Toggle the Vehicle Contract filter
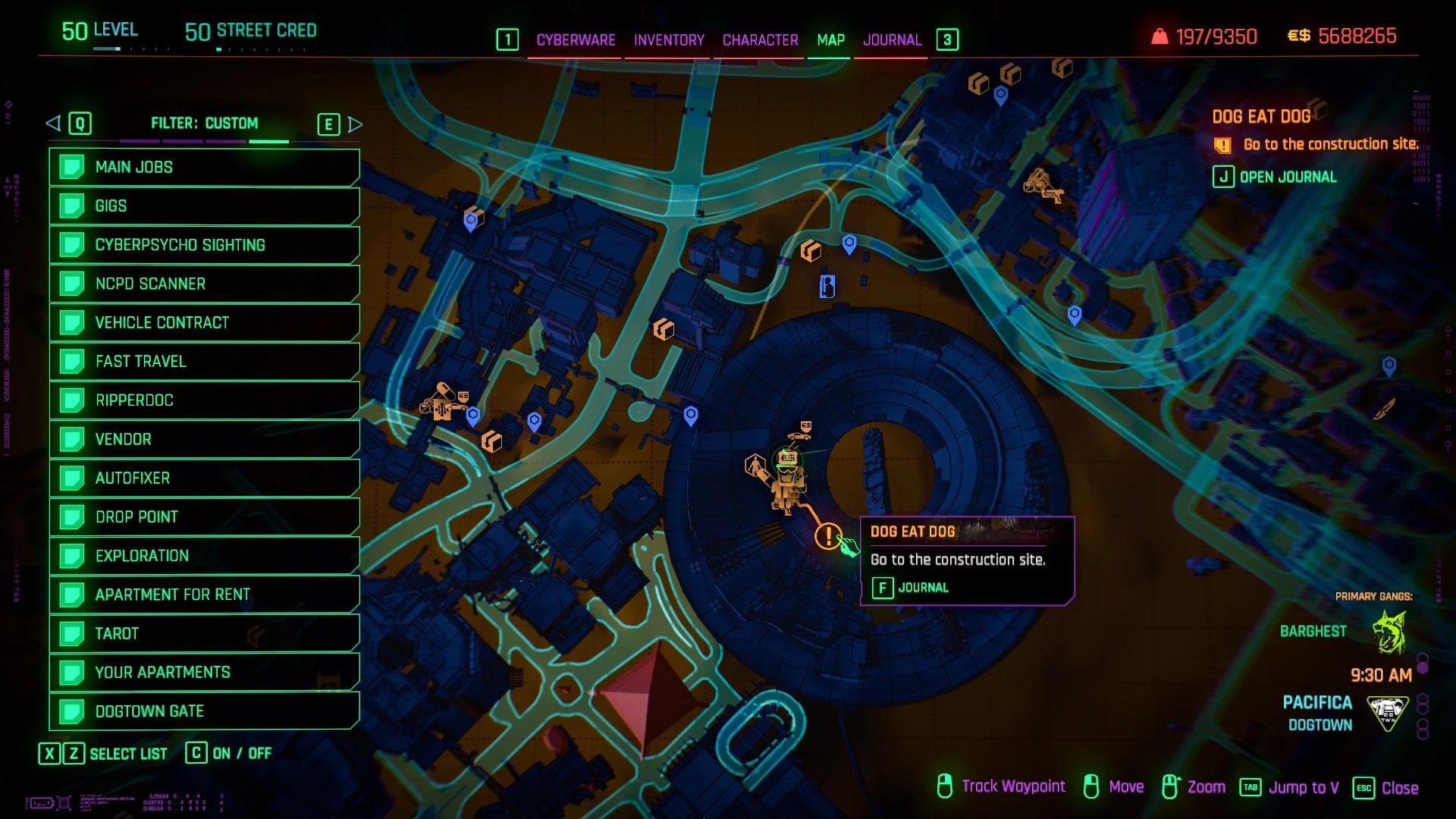 [204, 323]
